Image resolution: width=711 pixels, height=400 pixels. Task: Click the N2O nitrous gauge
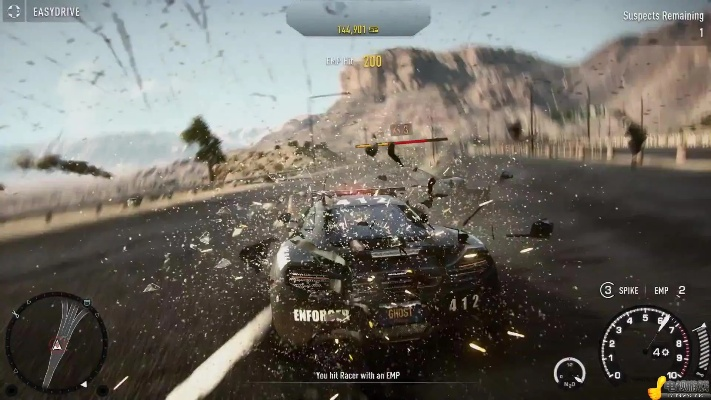point(569,374)
